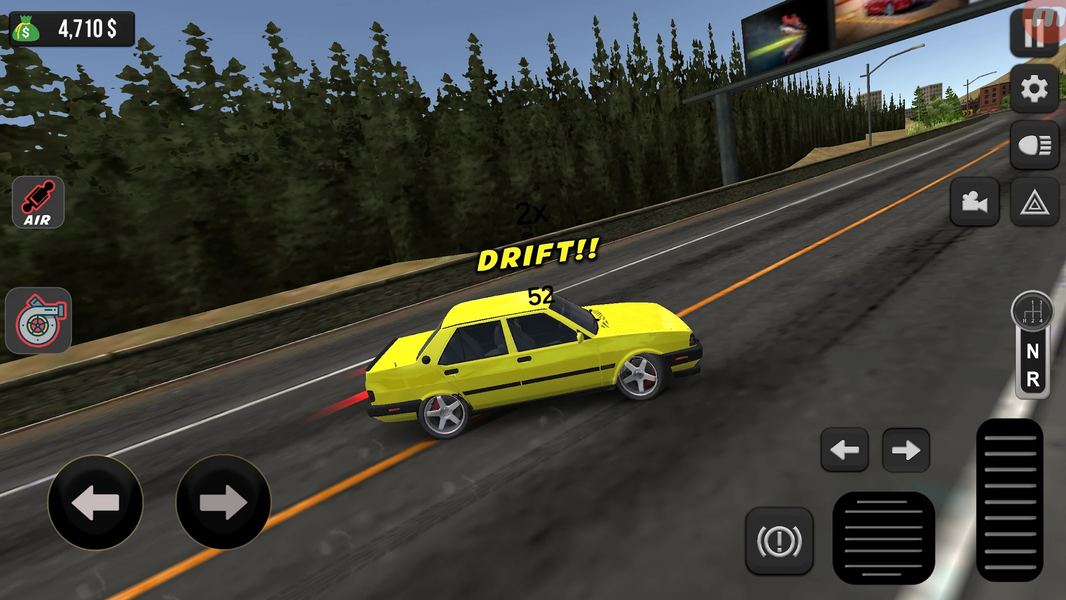Steer right with the large round arrow
Viewport: 1066px width, 600px height.
click(x=223, y=502)
